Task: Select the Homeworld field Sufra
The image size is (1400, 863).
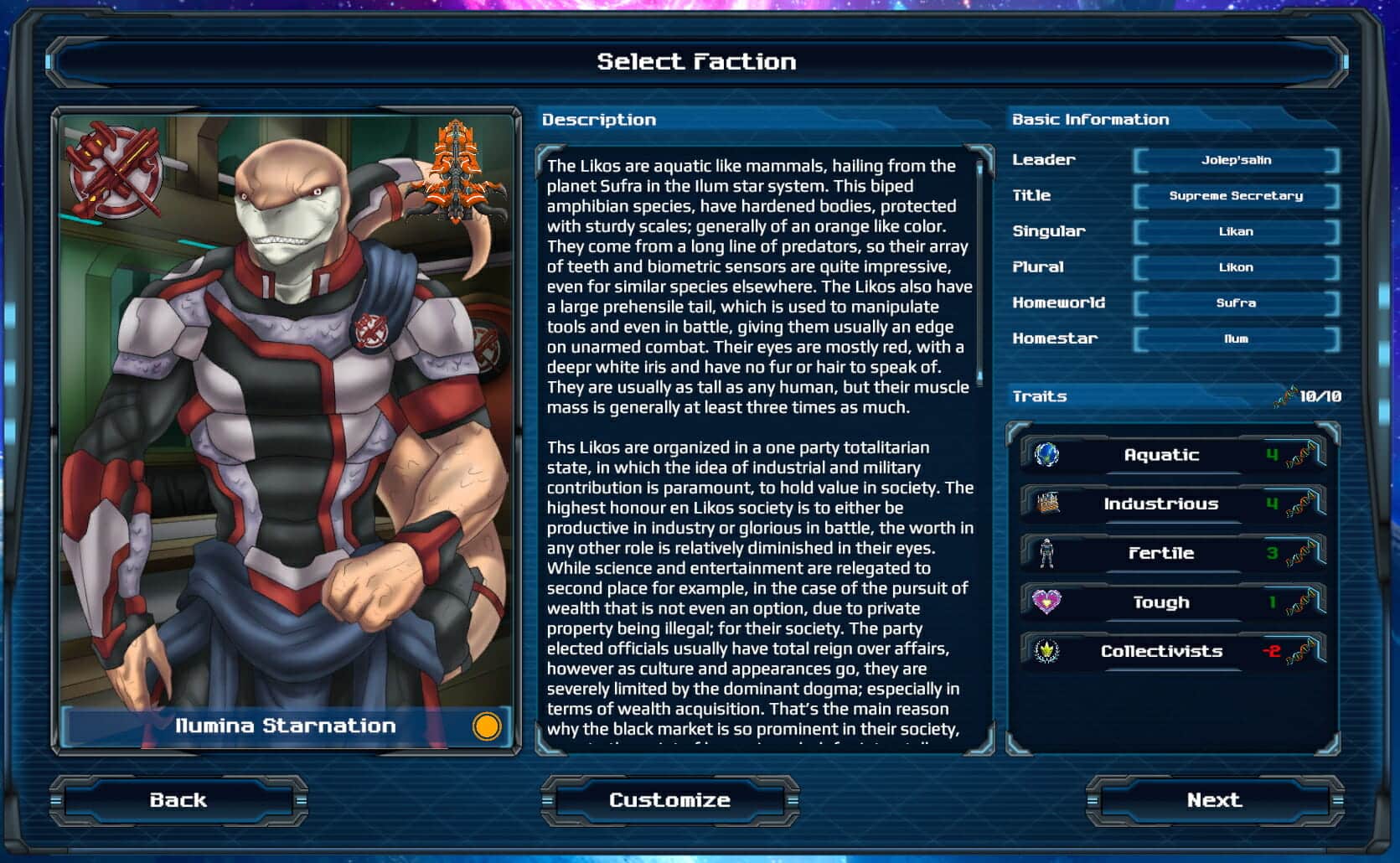Action: point(1236,303)
